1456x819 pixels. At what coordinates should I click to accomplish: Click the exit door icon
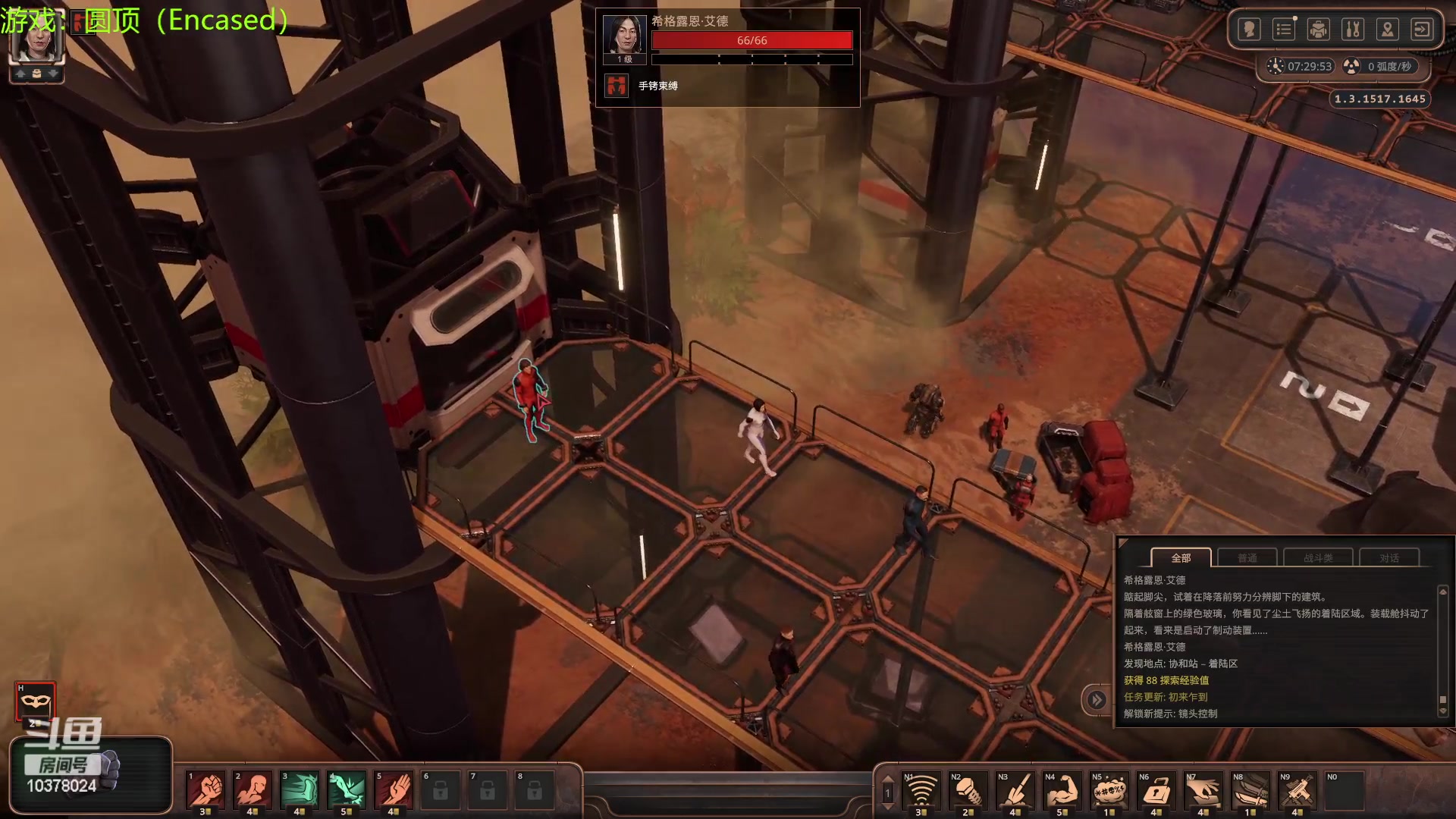[1422, 30]
